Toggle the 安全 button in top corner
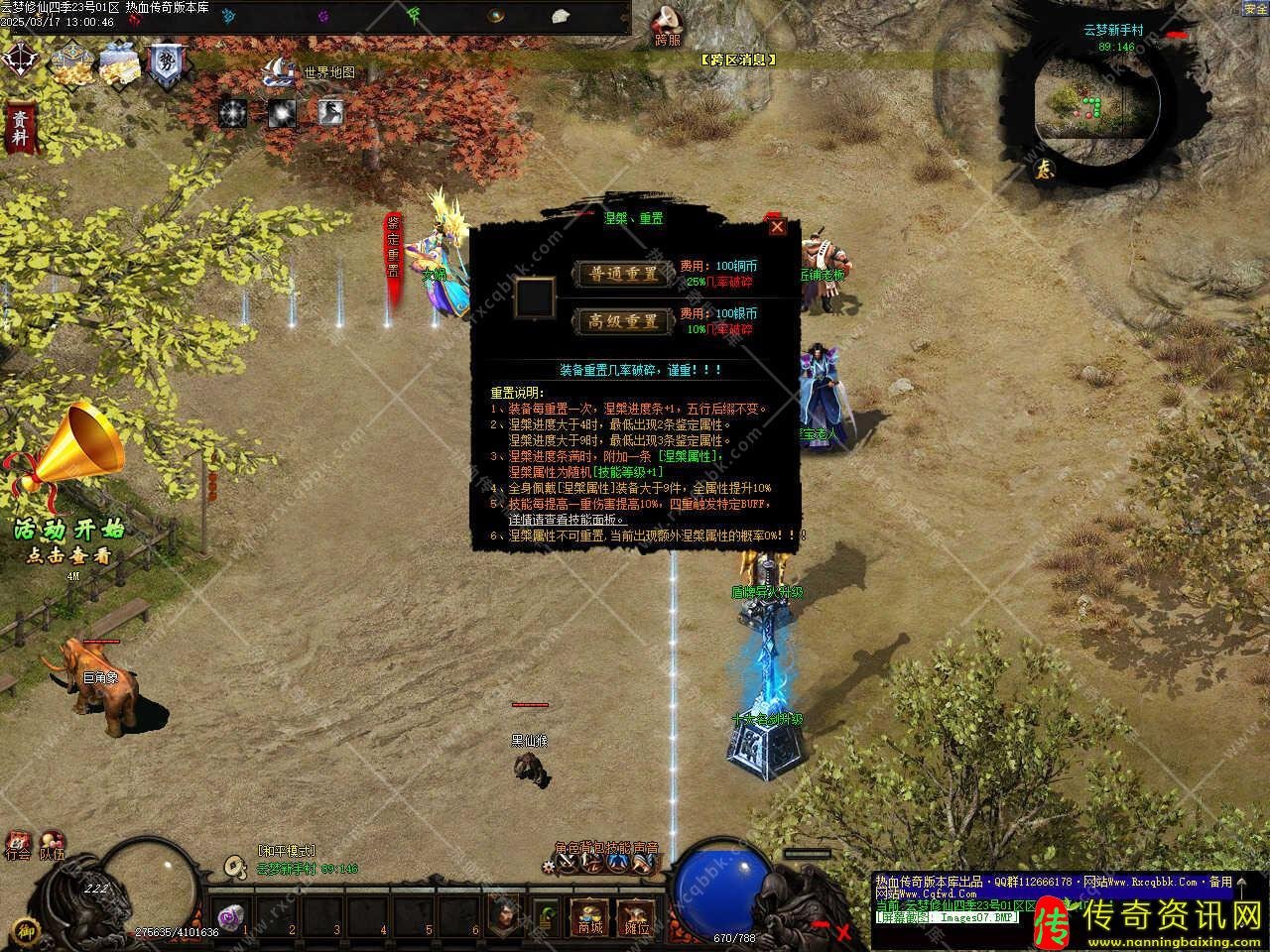The height and width of the screenshot is (952, 1270). 1255,9
